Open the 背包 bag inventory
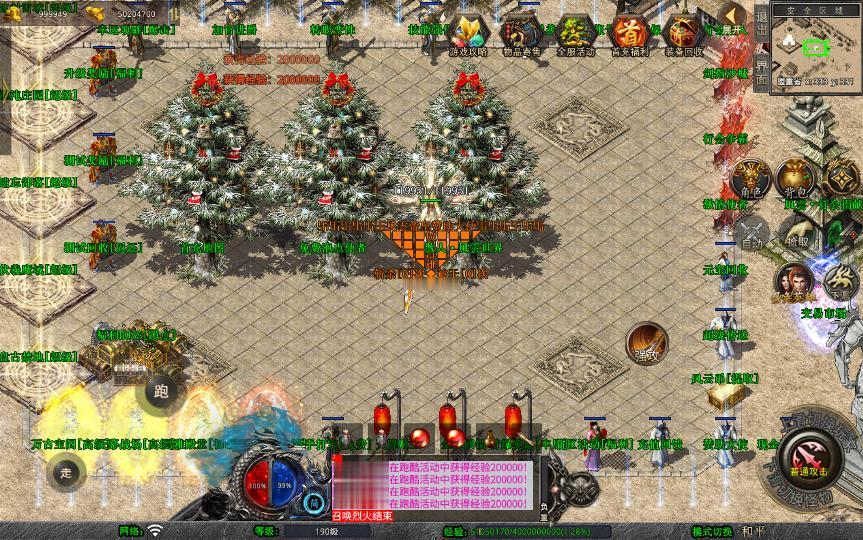 [x=795, y=180]
